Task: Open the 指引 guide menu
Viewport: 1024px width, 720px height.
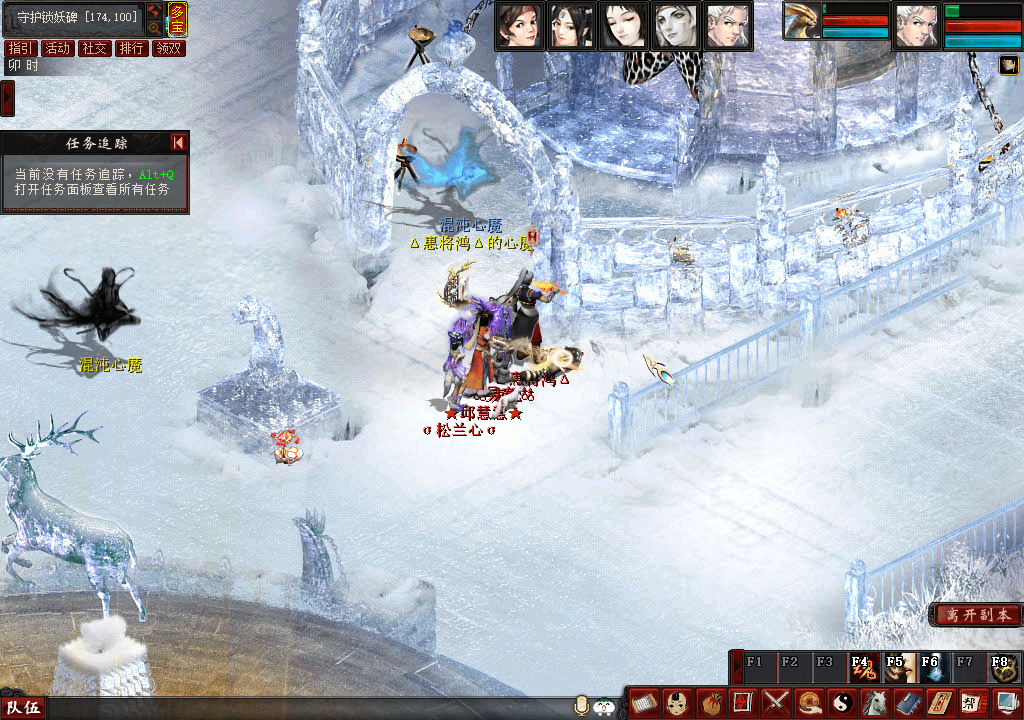Action: [x=21, y=48]
